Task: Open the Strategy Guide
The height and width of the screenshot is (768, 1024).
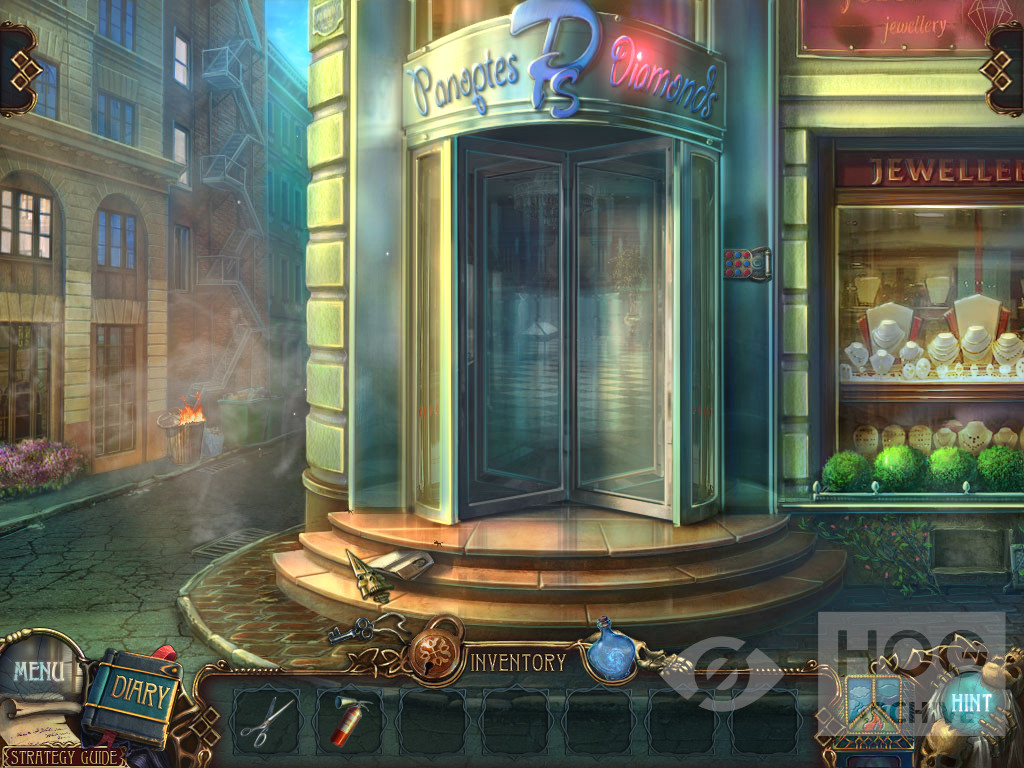Action: pos(62,757)
